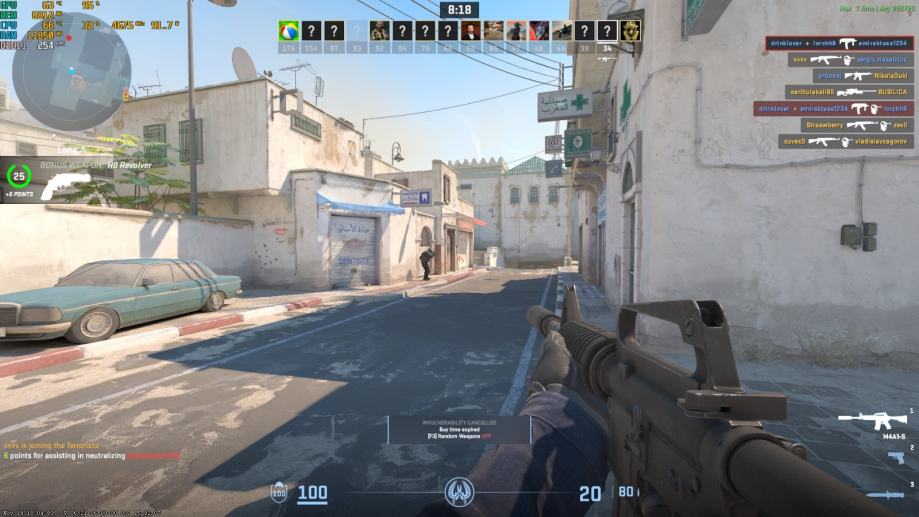The height and width of the screenshot is (517, 919).
Task: Click the top kill feed entry for amiraktaas1234
Action: coord(839,43)
